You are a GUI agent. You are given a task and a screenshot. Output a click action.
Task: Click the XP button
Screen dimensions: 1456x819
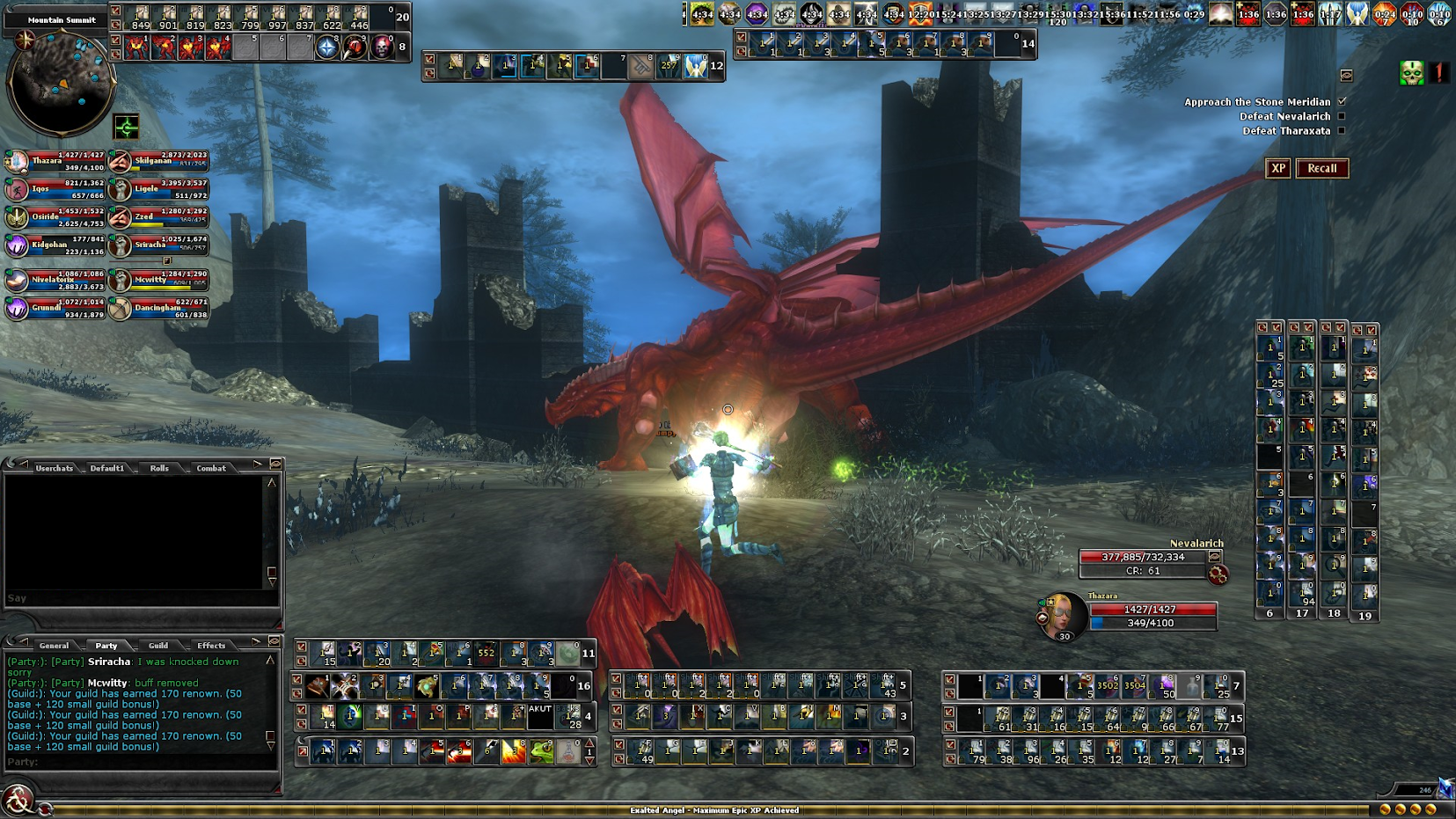(1277, 168)
